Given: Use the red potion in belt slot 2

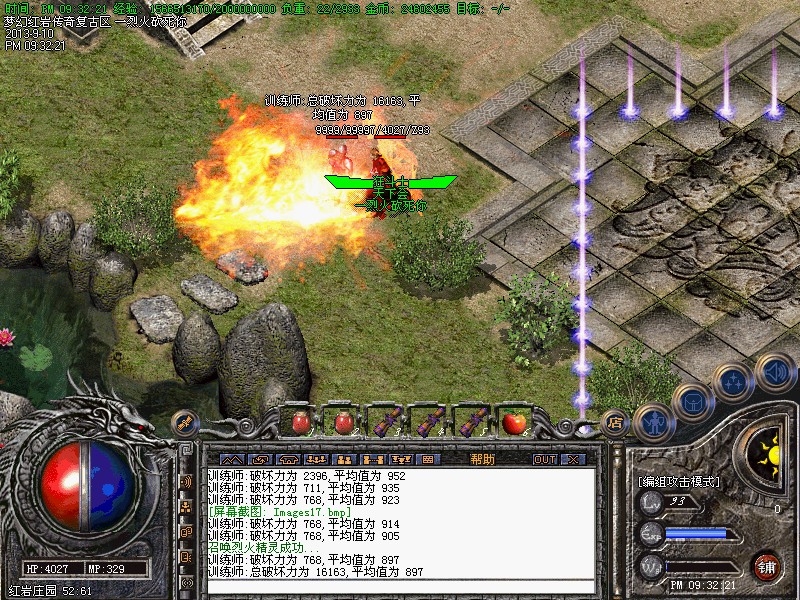Looking at the screenshot, I should (344, 421).
